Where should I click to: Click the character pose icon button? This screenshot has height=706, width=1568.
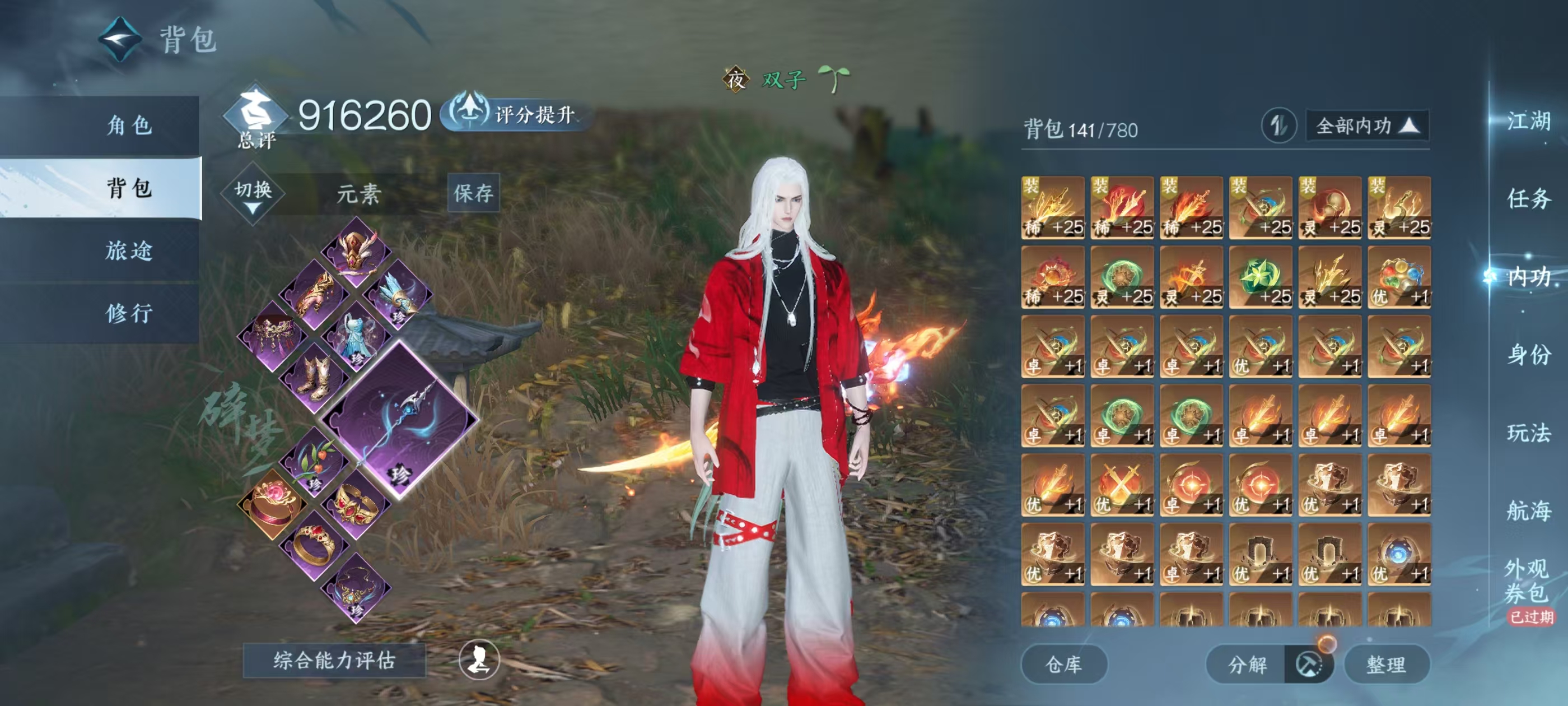click(x=479, y=659)
